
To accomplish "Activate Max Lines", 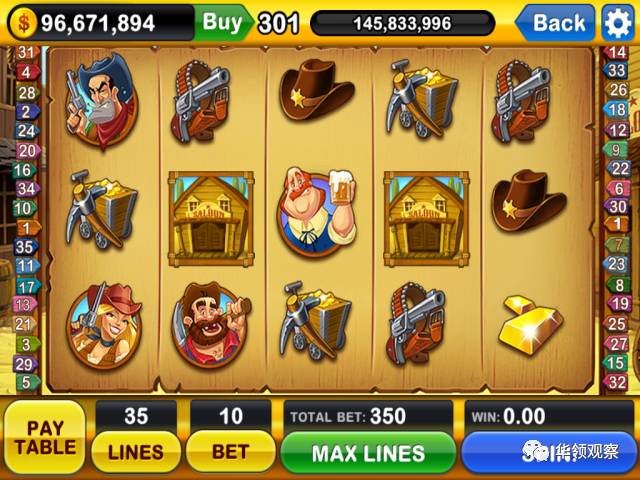I will [368, 453].
